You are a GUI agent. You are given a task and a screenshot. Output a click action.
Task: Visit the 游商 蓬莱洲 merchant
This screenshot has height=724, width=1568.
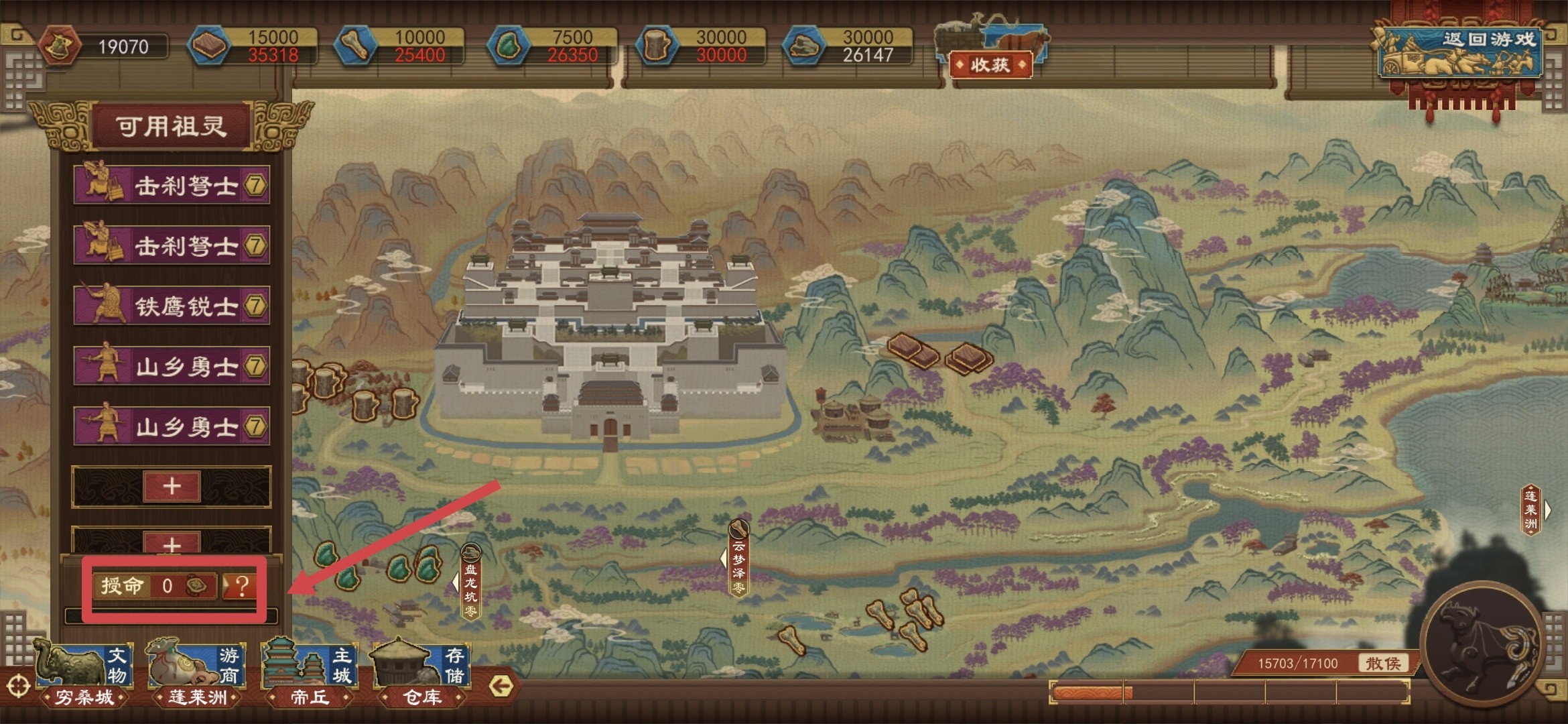[x=197, y=674]
